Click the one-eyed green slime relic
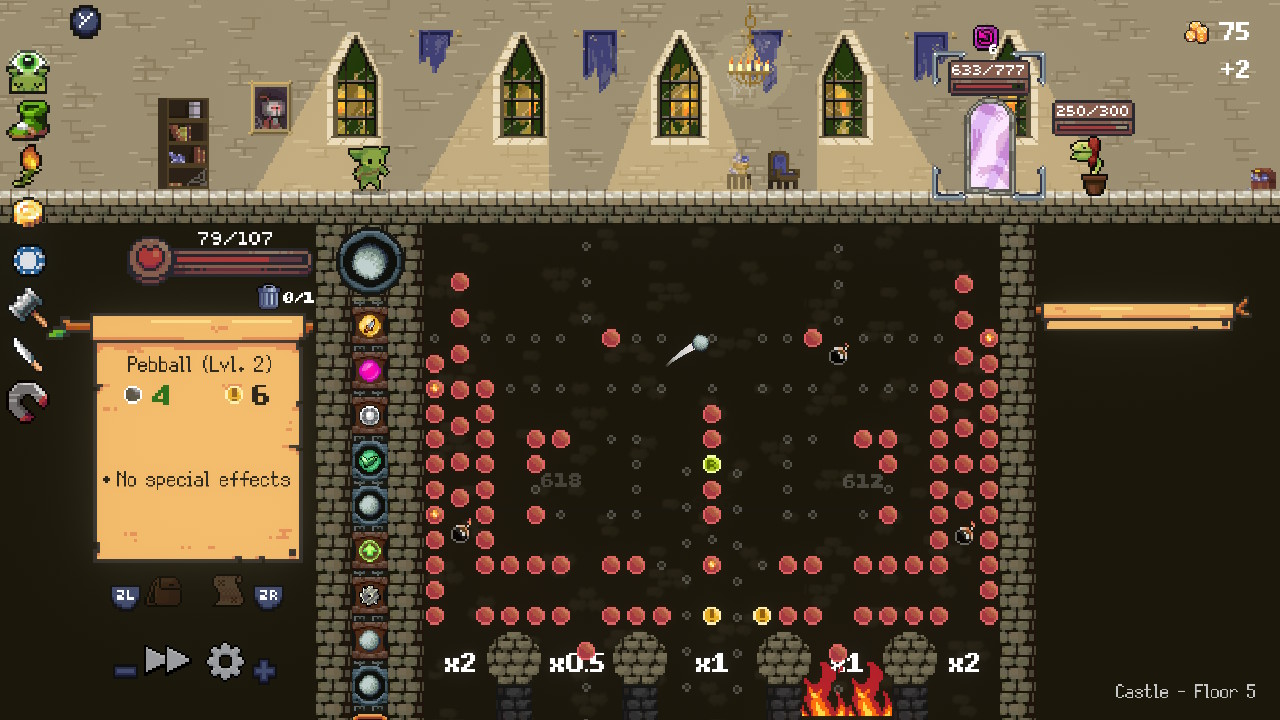 point(28,73)
